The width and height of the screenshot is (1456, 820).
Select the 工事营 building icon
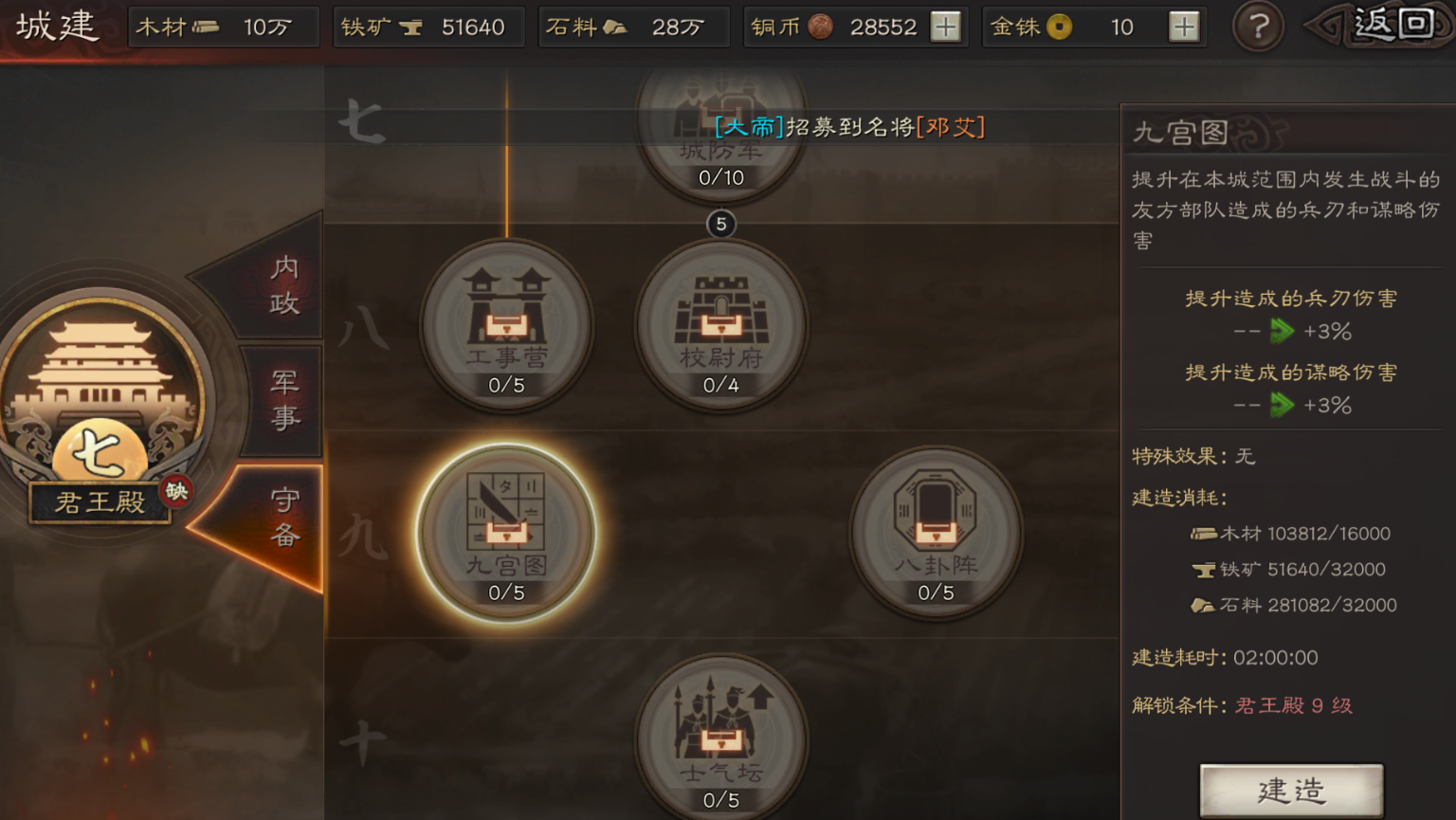coord(508,322)
